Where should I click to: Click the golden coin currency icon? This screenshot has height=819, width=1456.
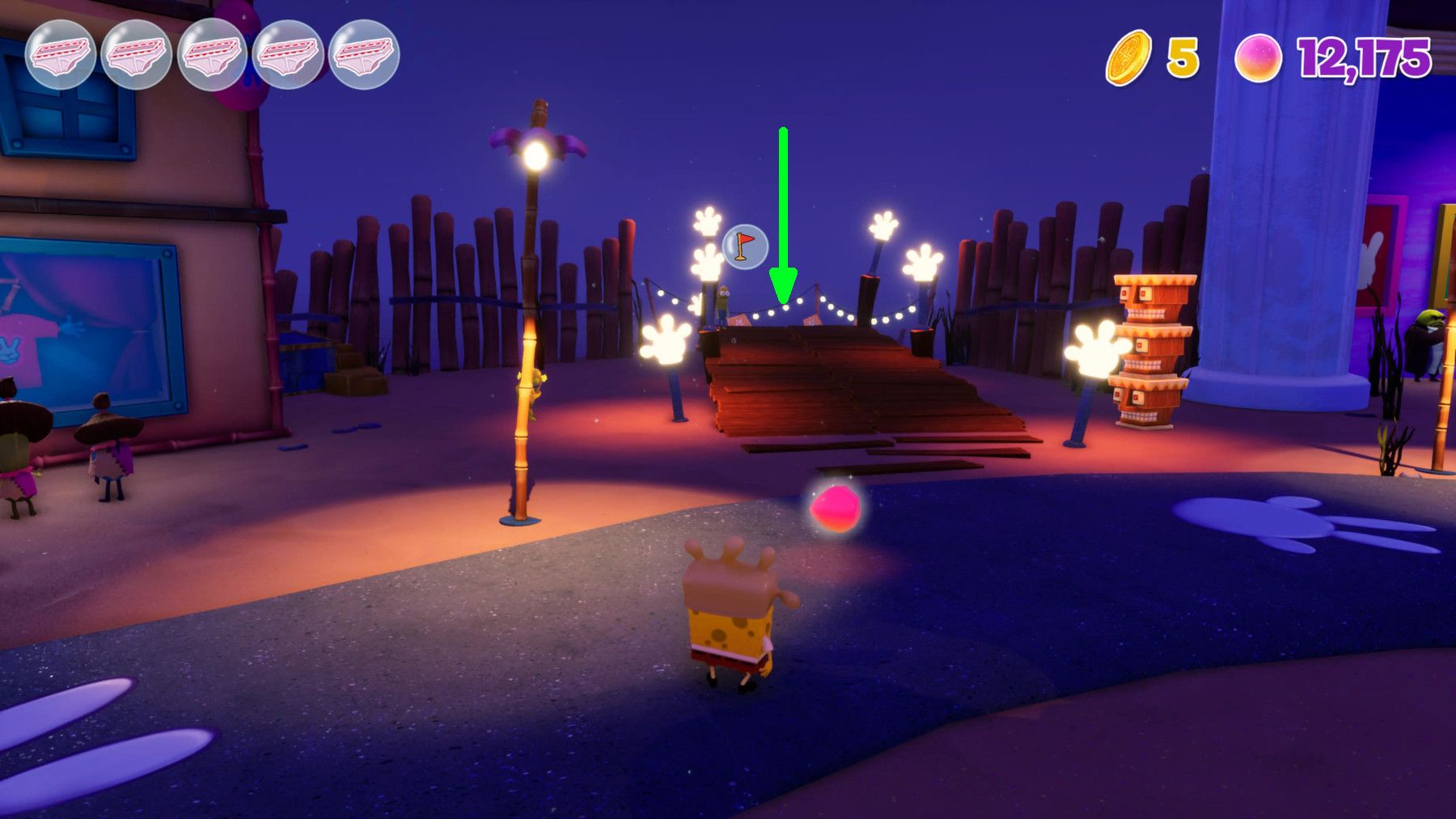1128,55
